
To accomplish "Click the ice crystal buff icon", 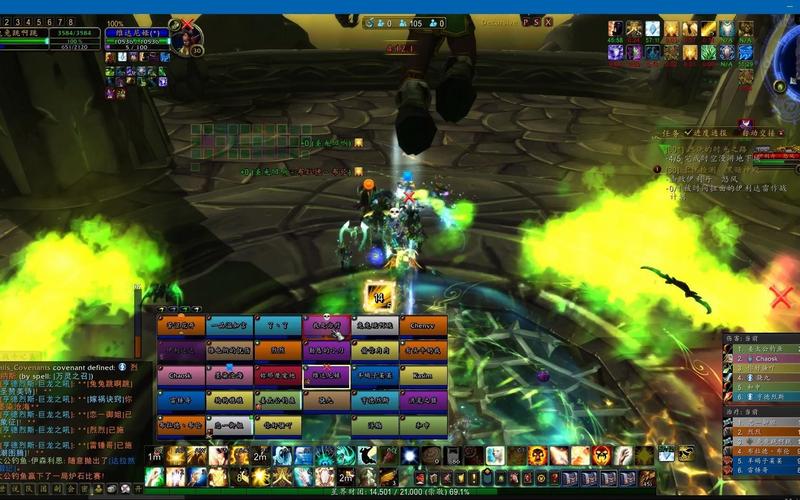I will click(x=652, y=29).
